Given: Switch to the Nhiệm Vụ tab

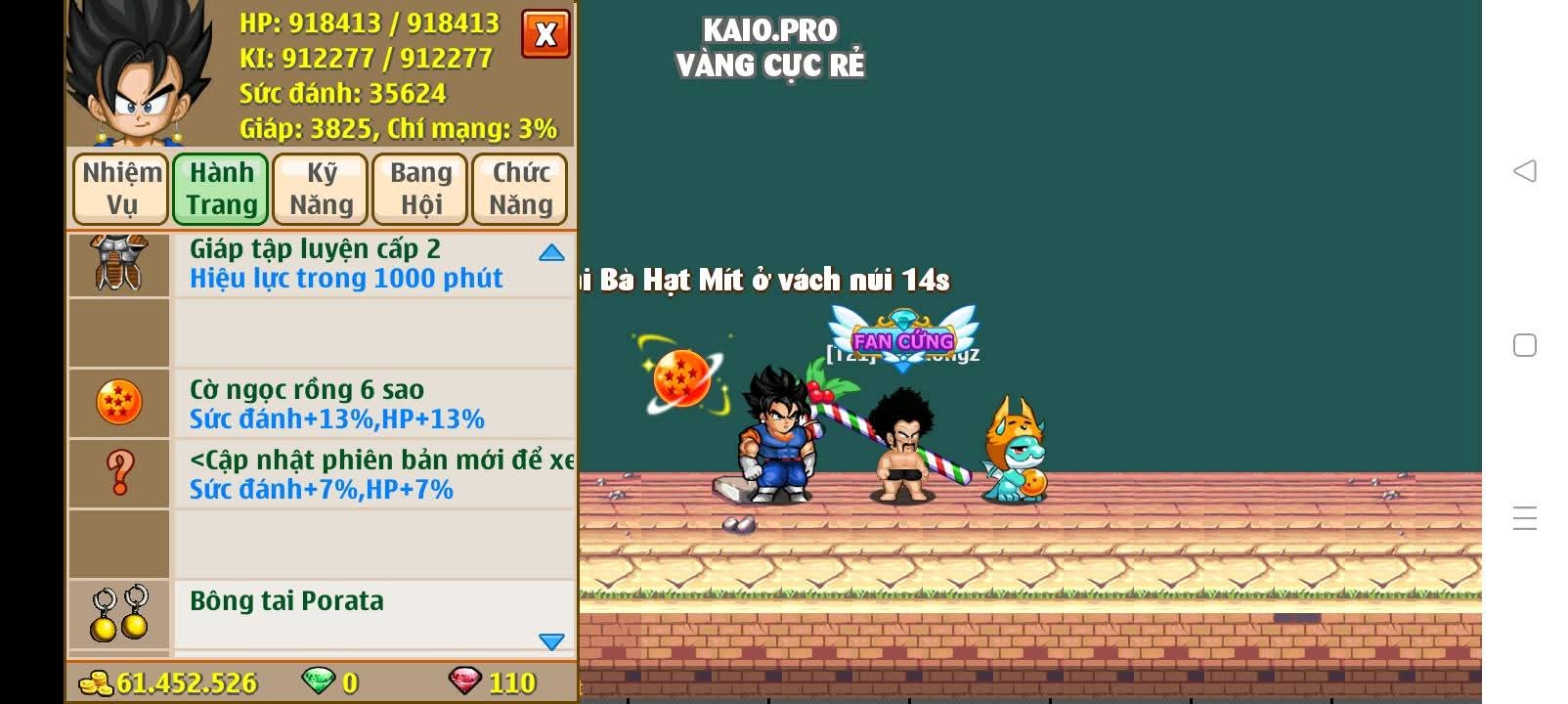Looking at the screenshot, I should [119, 188].
